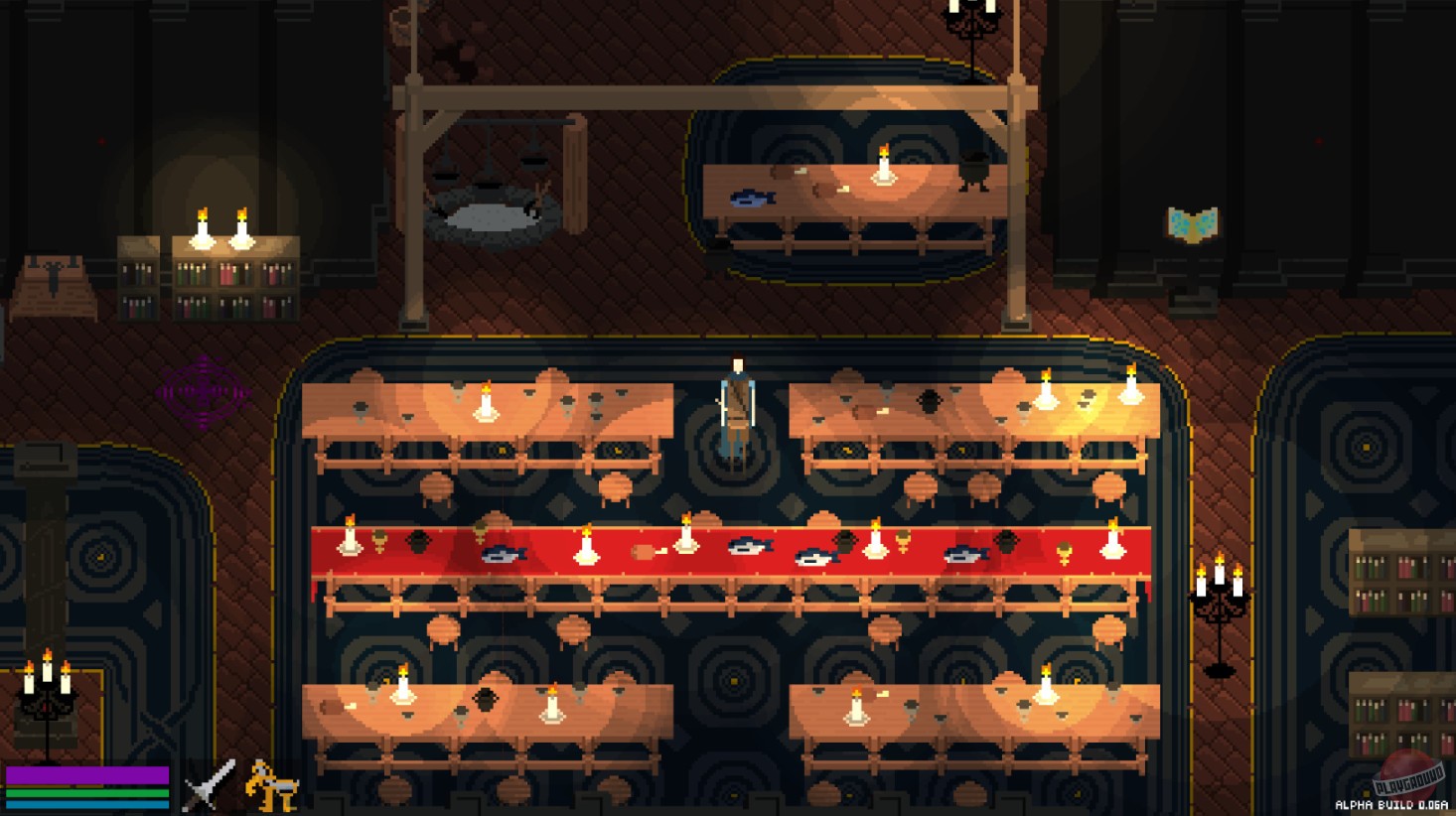The height and width of the screenshot is (816, 1456).
Task: Click the ALPHA BUILD 0.06A version label
Action: (1388, 804)
